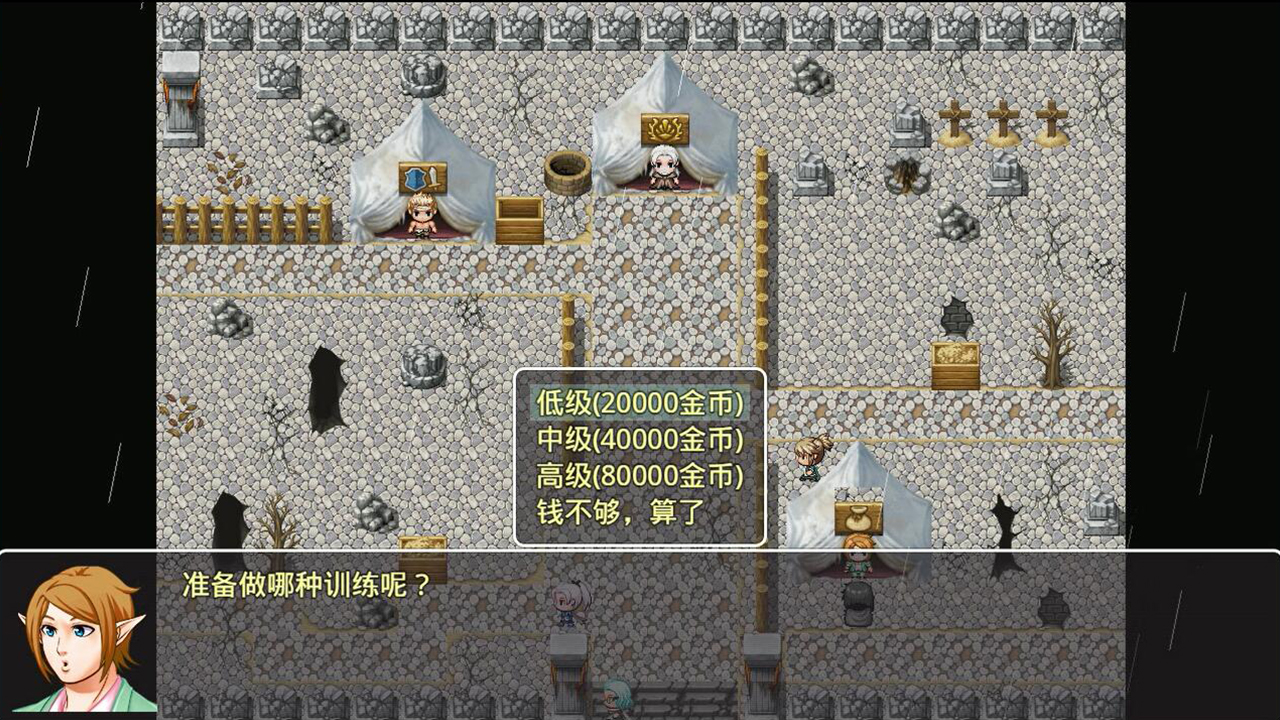Click the blonde warrior inside the left tent

[420, 222]
